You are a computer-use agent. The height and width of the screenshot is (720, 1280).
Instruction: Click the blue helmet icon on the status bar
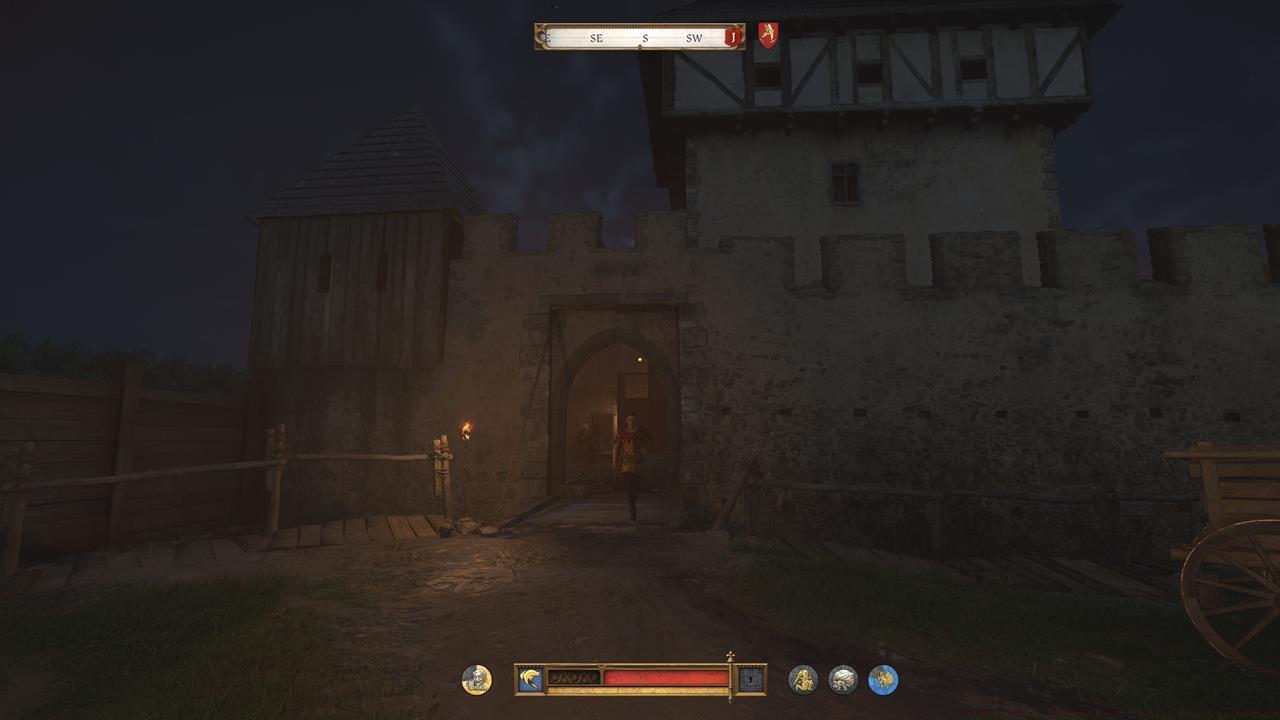click(532, 678)
